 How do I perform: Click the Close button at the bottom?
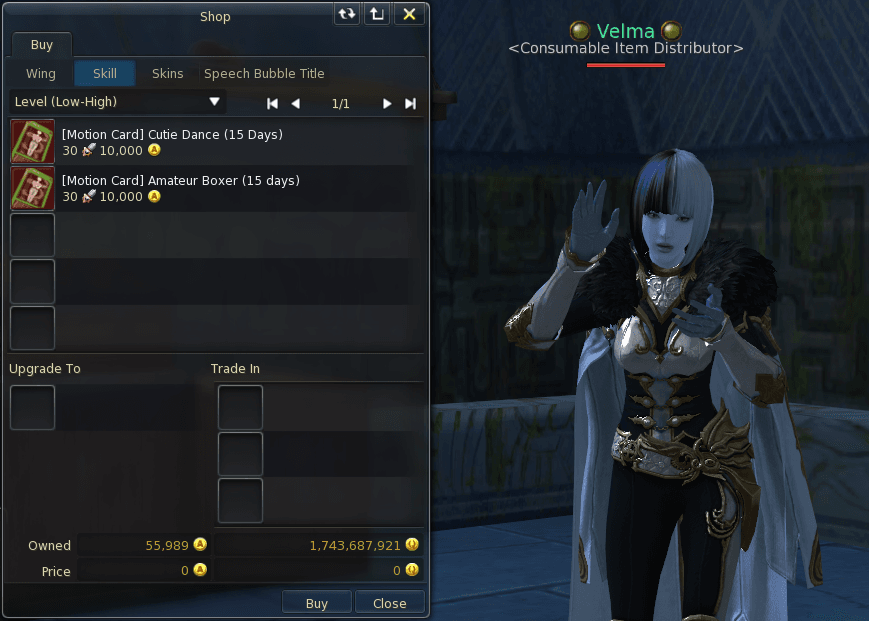tap(390, 603)
